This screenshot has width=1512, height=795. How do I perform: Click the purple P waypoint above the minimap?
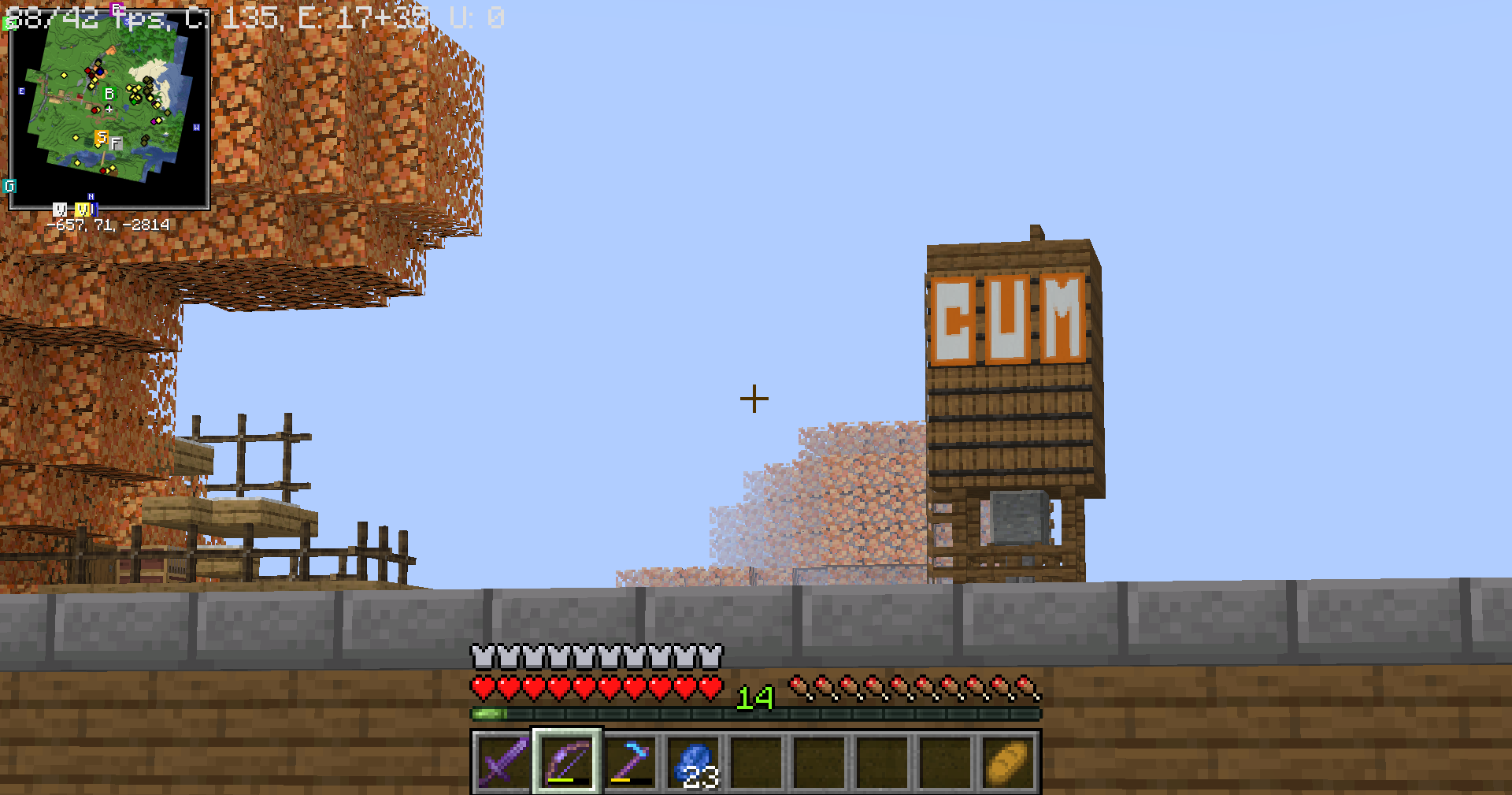point(115,8)
